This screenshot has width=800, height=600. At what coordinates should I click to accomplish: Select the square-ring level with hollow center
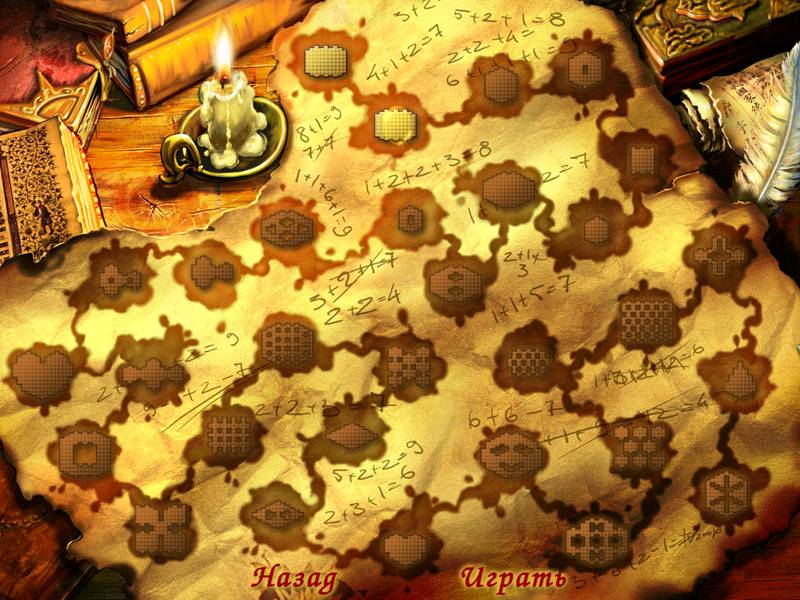[x=81, y=453]
